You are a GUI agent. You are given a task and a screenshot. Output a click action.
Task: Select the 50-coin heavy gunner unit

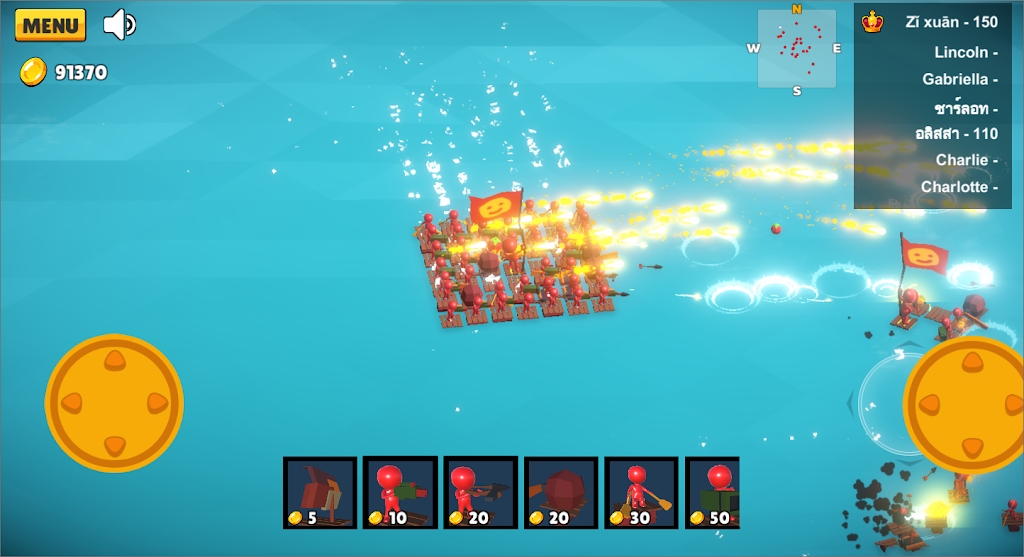(713, 493)
